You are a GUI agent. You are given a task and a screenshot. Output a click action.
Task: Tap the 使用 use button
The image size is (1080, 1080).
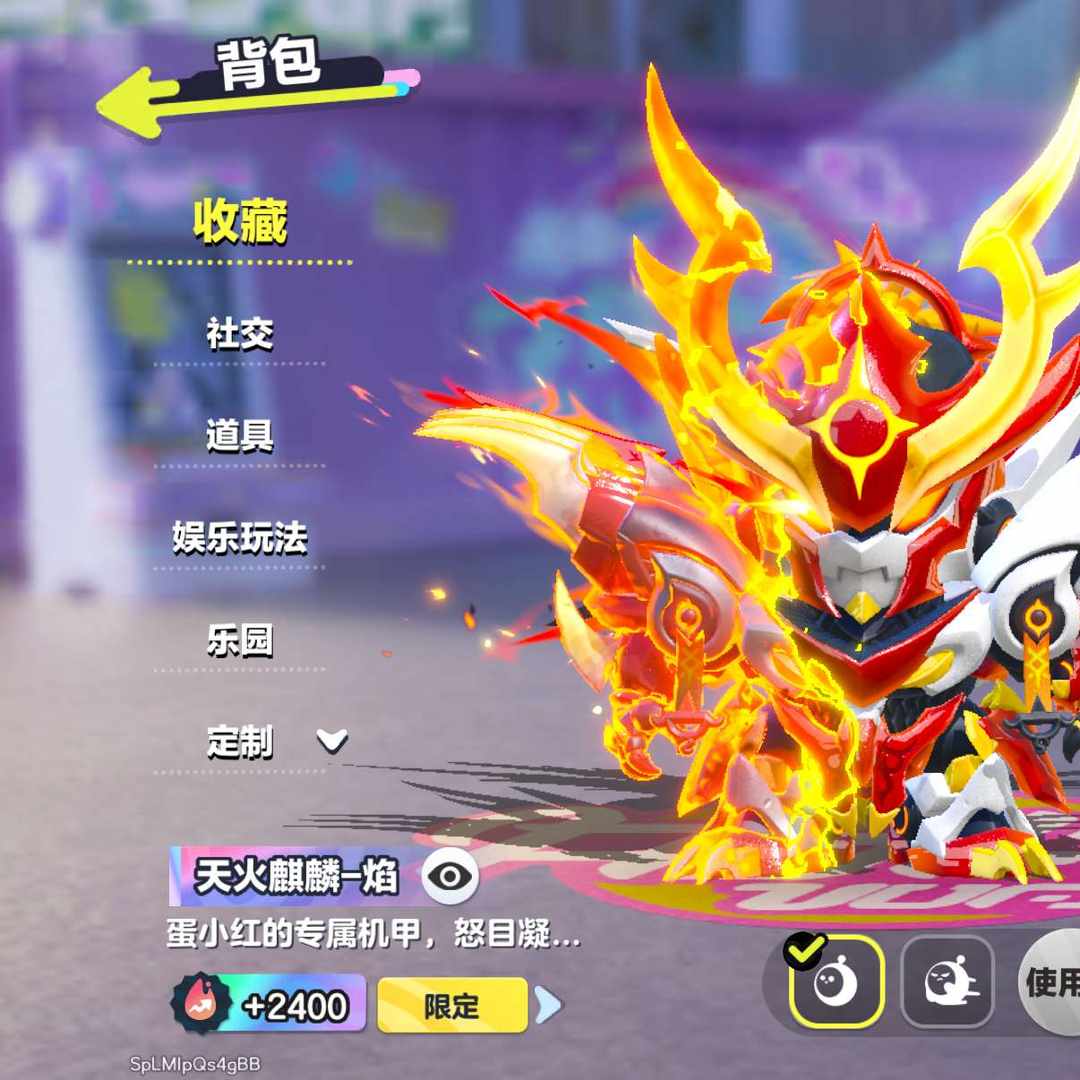(x=1050, y=982)
